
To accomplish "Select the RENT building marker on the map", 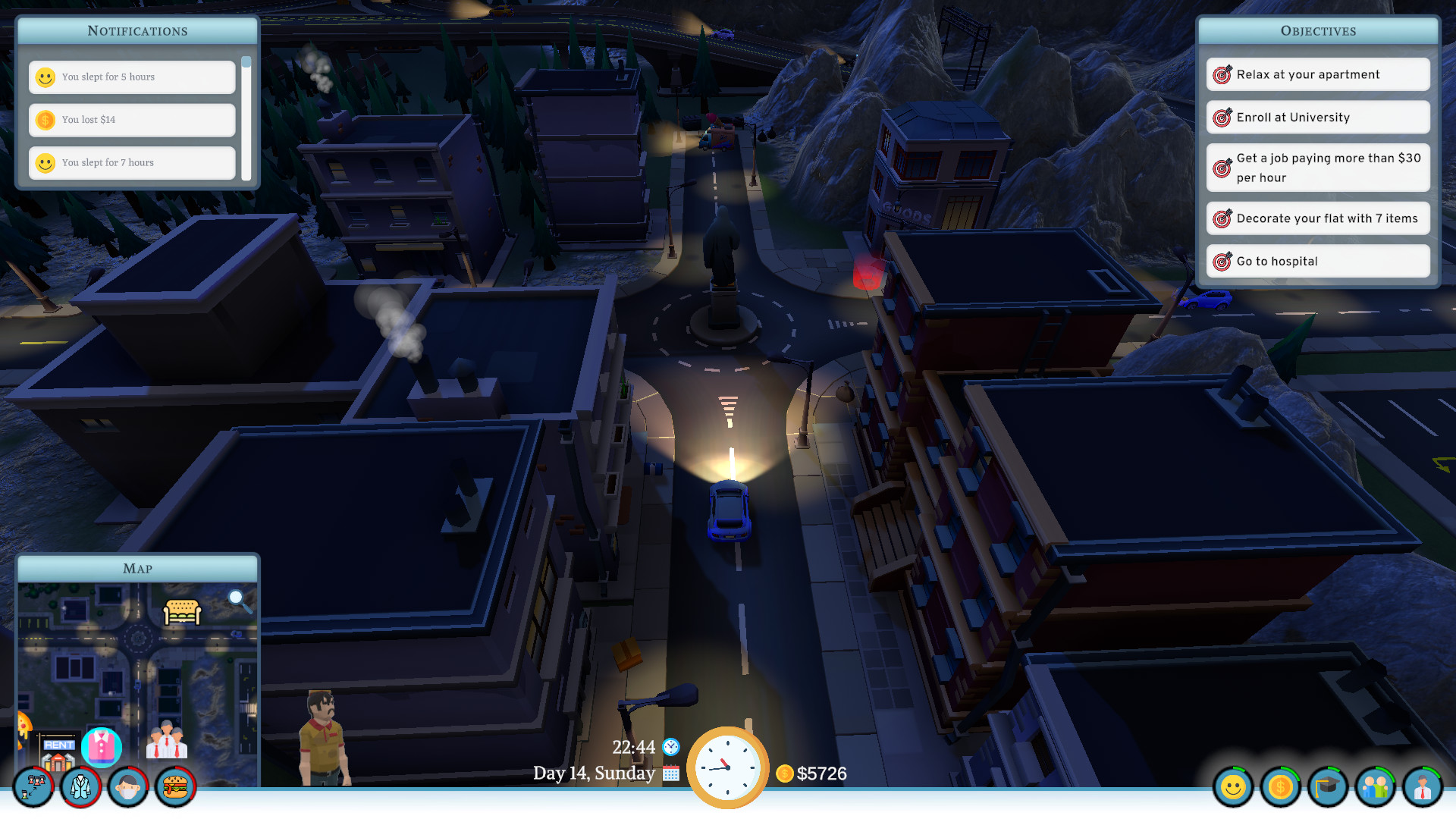I will click(57, 751).
